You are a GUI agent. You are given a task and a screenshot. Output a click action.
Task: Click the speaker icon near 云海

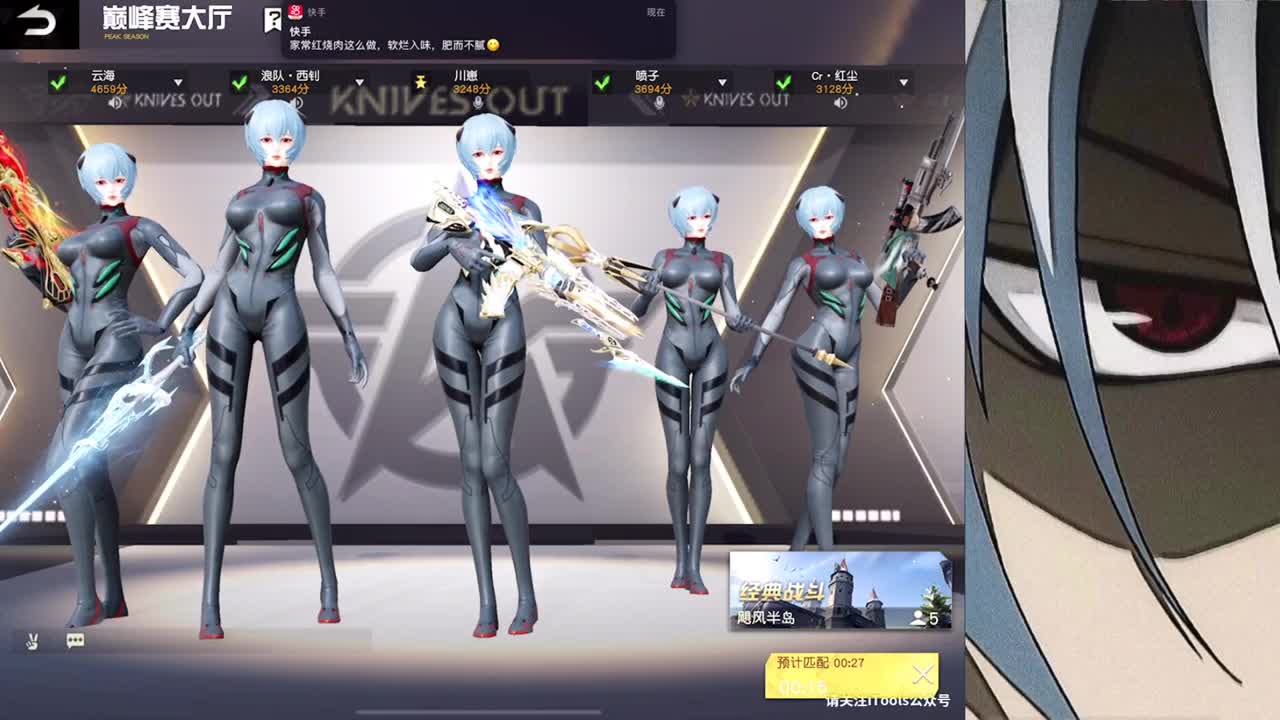[x=115, y=103]
